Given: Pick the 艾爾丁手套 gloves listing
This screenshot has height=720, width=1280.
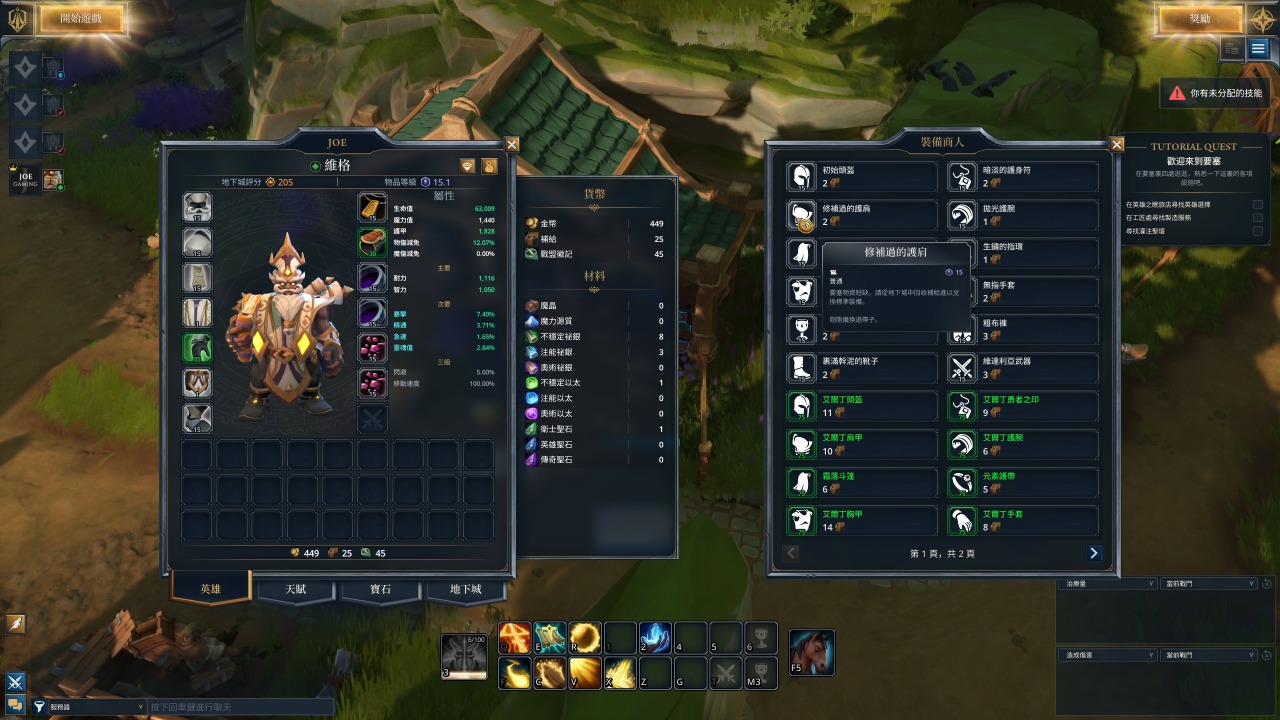Looking at the screenshot, I should coord(1022,521).
